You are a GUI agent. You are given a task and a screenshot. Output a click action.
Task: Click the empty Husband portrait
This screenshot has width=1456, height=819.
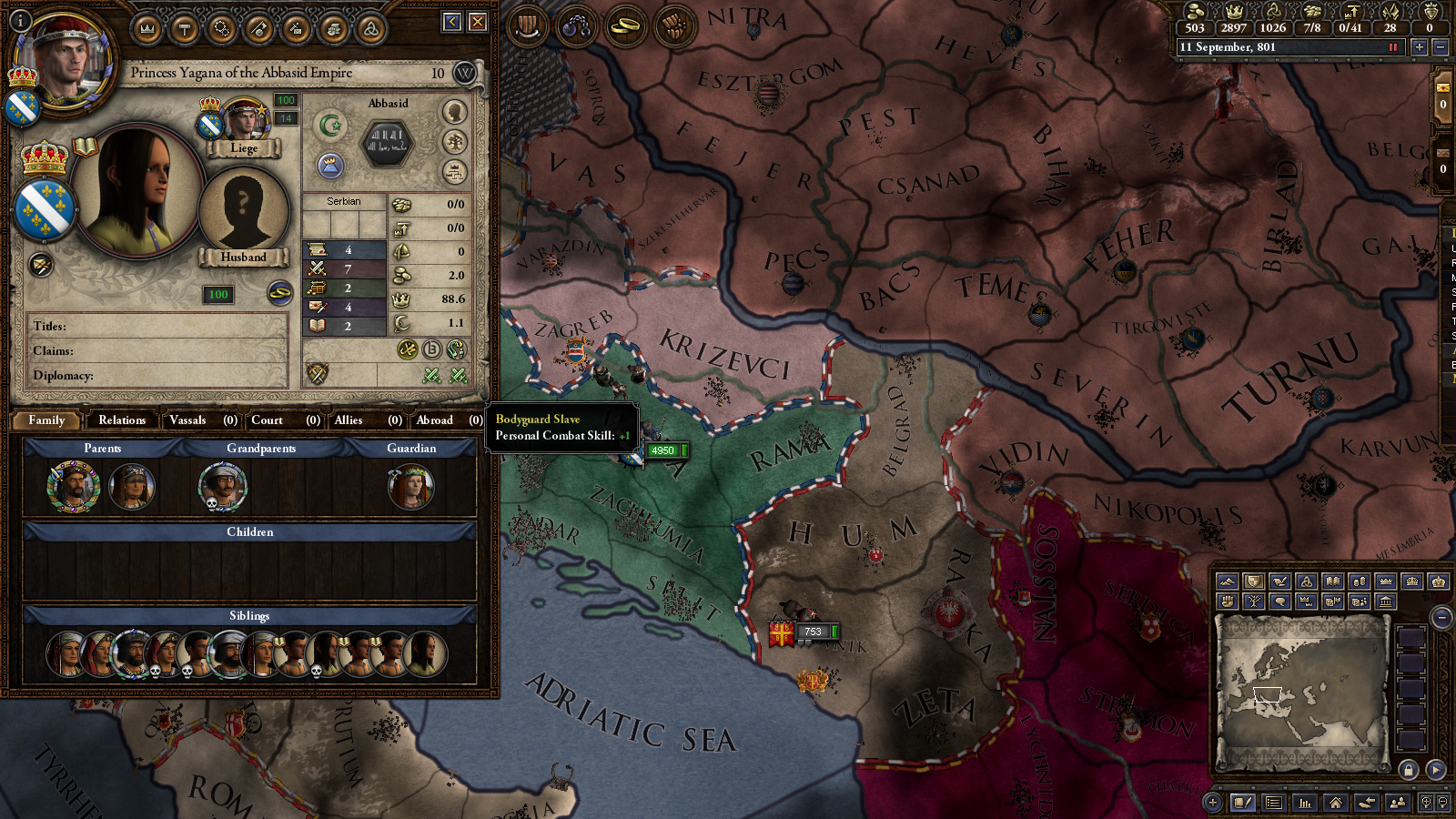(x=243, y=211)
